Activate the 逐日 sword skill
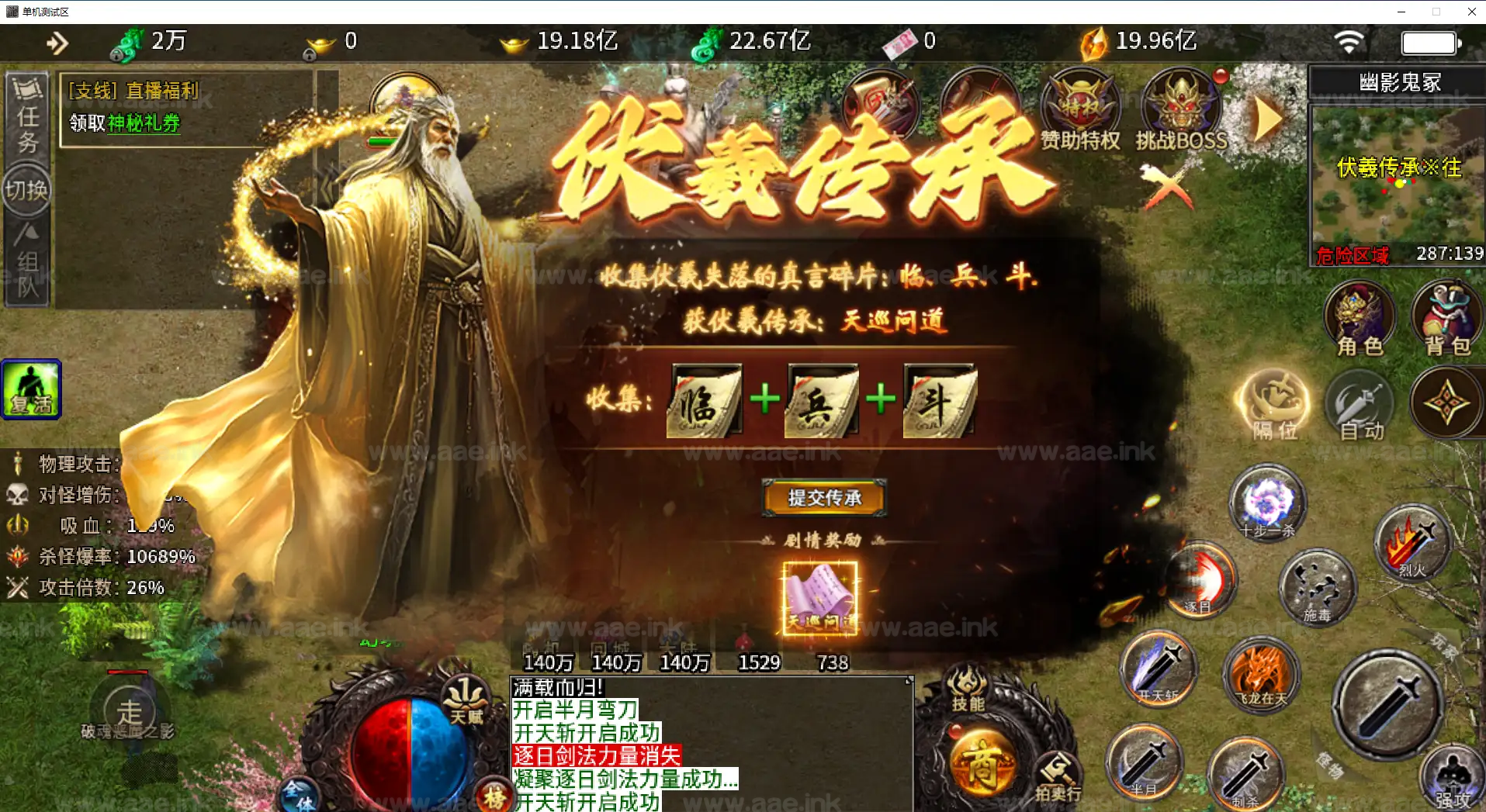 click(1199, 580)
